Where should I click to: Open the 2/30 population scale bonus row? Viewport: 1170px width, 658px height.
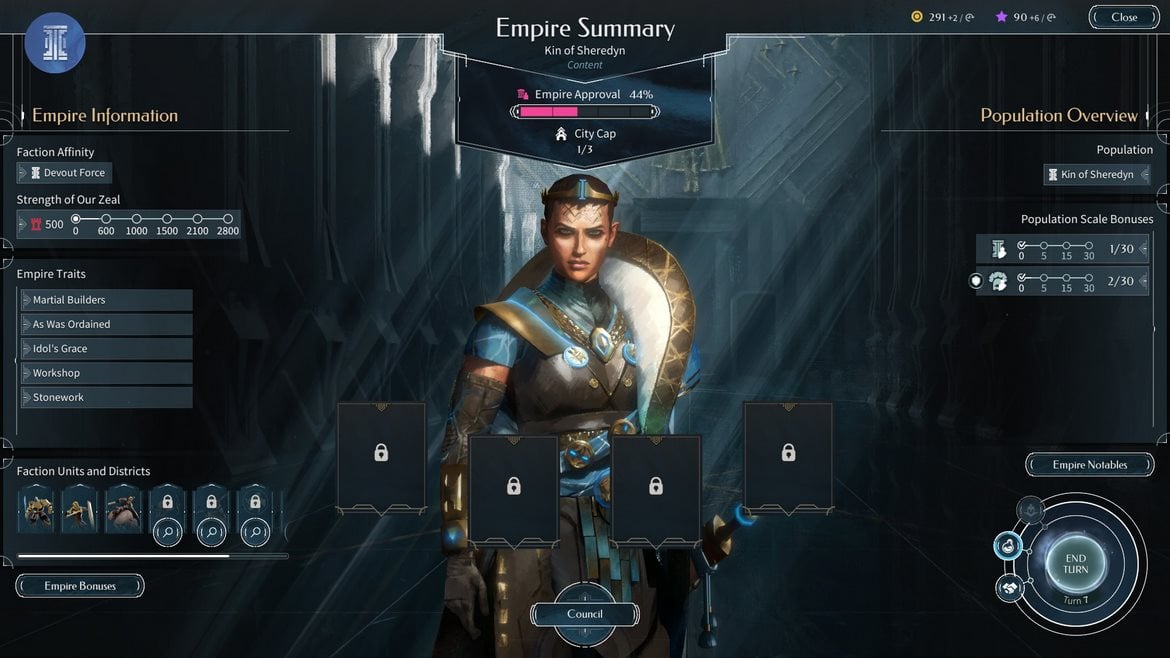pyautogui.click(x=1062, y=282)
